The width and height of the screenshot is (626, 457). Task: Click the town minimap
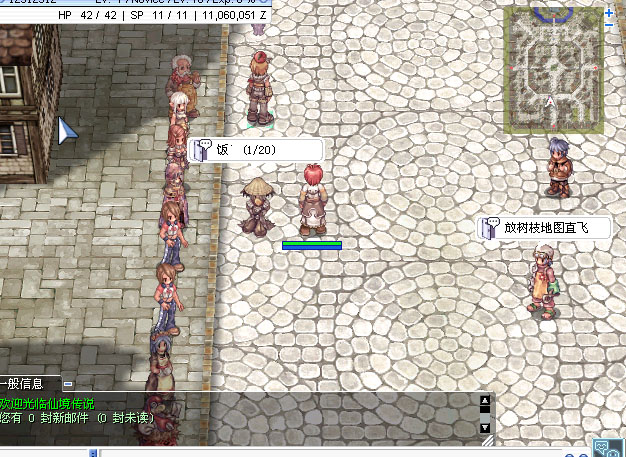click(553, 70)
